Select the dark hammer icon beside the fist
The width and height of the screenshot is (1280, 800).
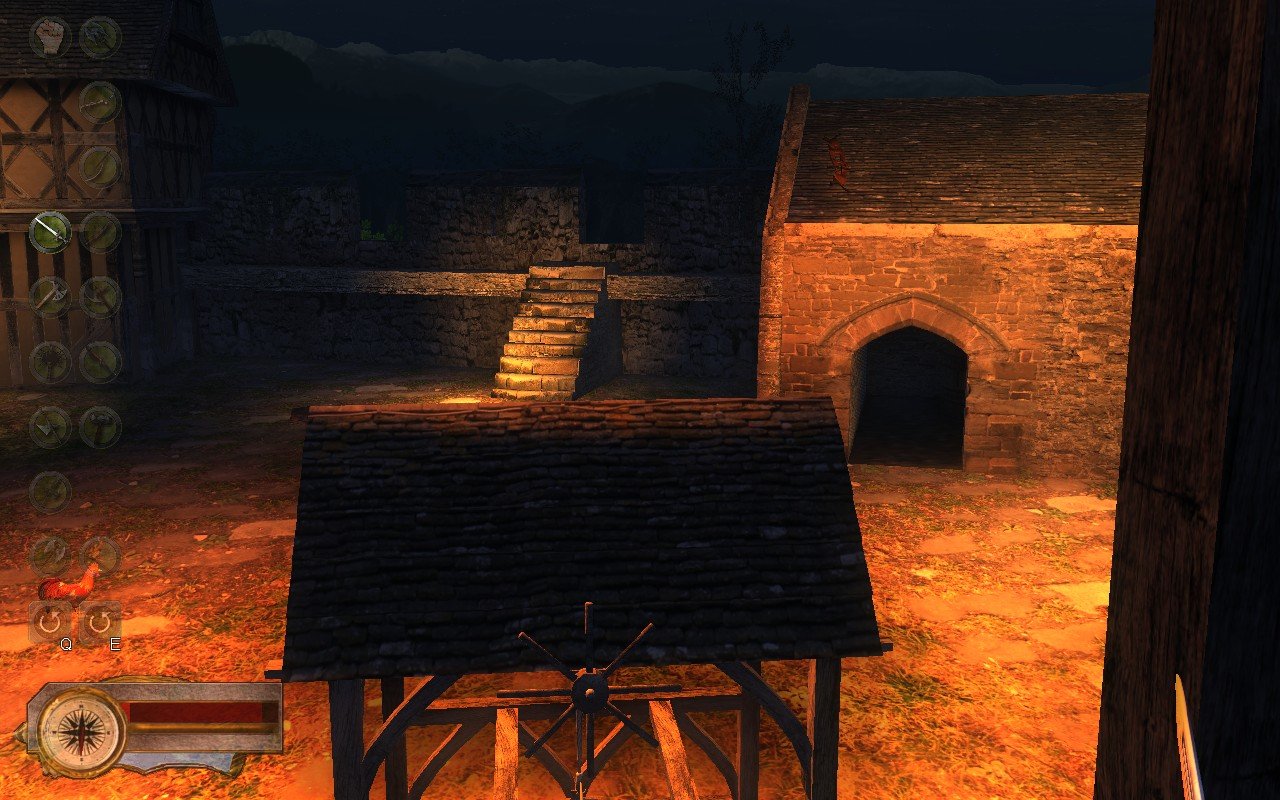99,35
